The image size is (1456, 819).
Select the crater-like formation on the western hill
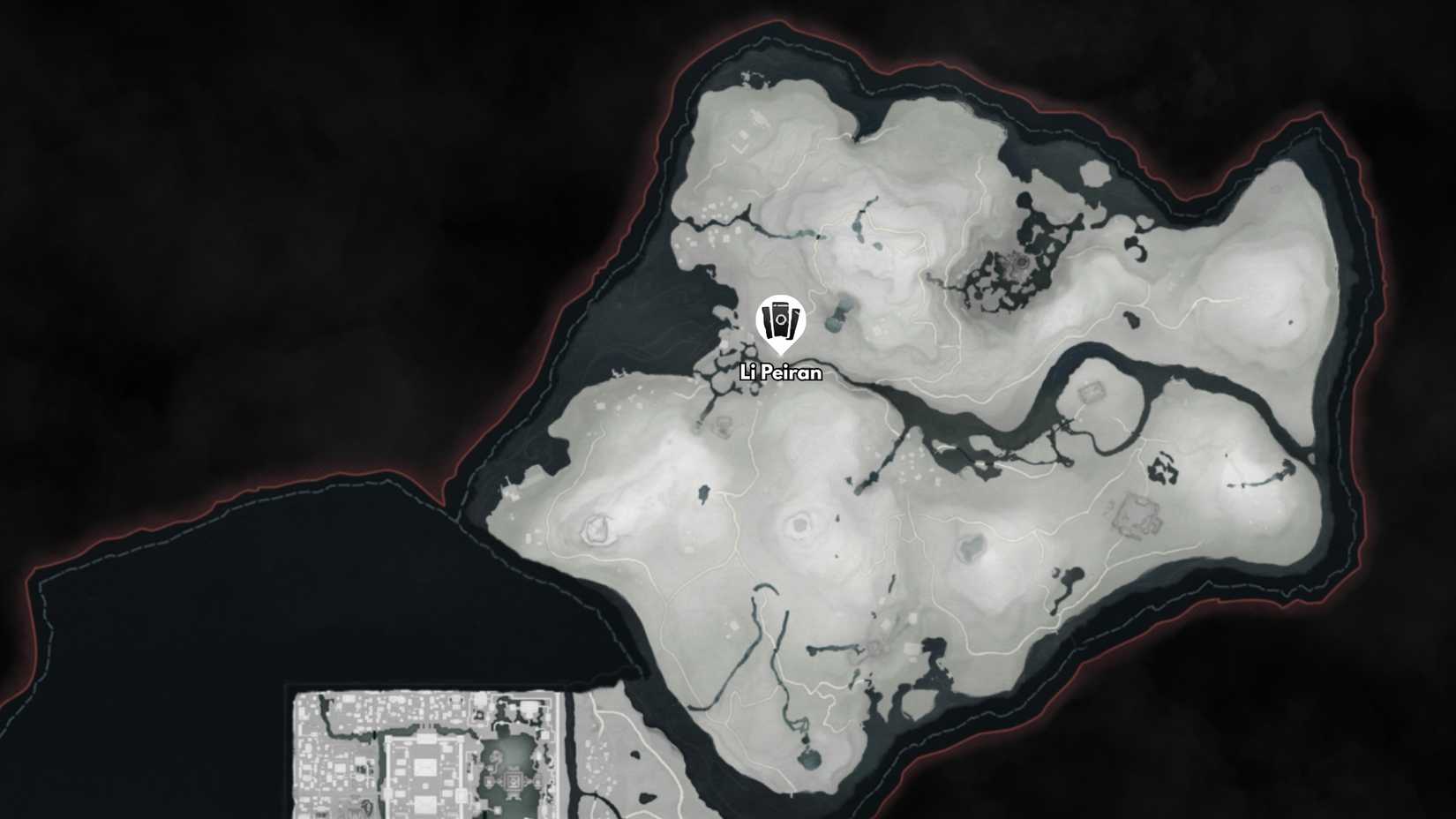[598, 530]
